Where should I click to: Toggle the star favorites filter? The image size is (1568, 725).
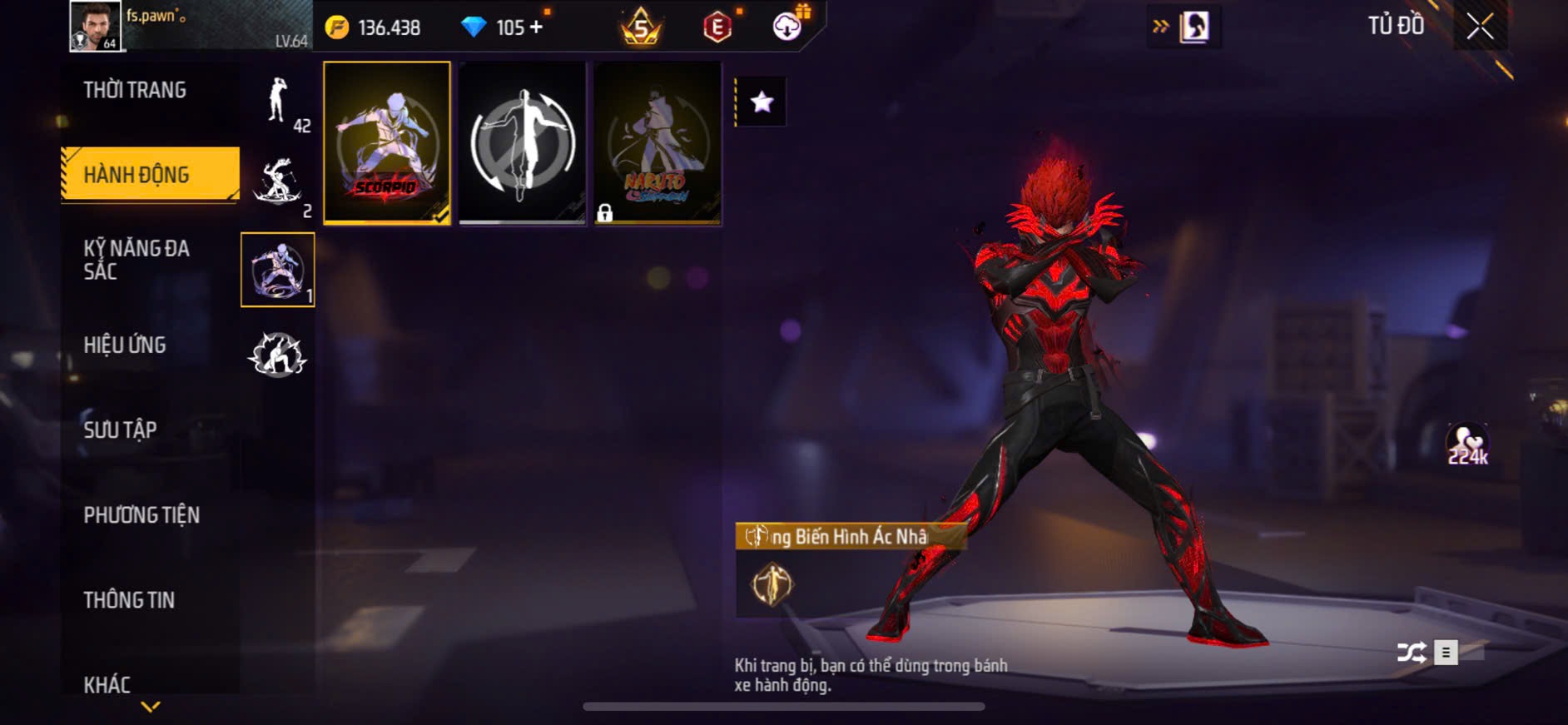click(x=762, y=102)
